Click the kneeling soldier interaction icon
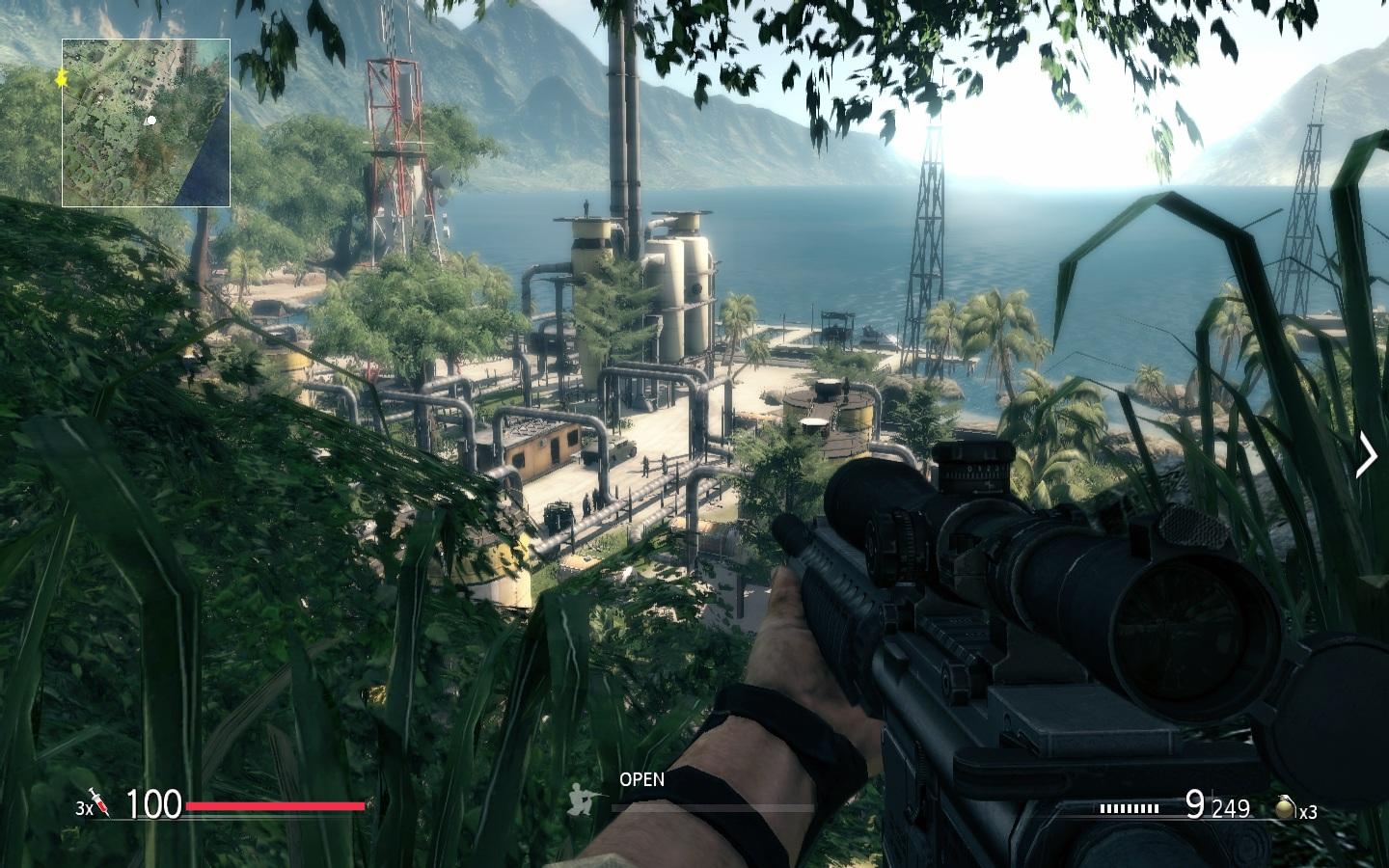 tap(580, 799)
